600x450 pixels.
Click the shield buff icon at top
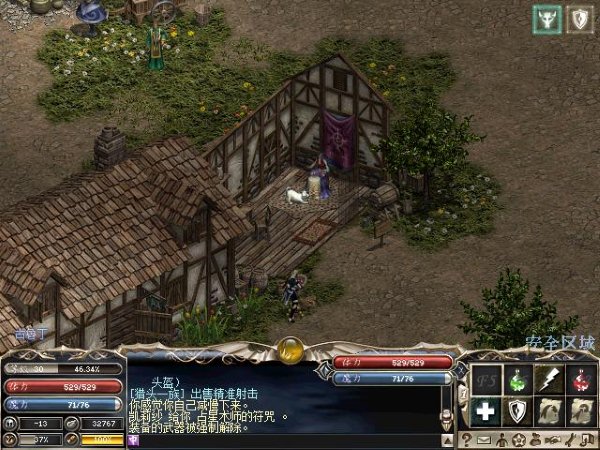pos(578,17)
